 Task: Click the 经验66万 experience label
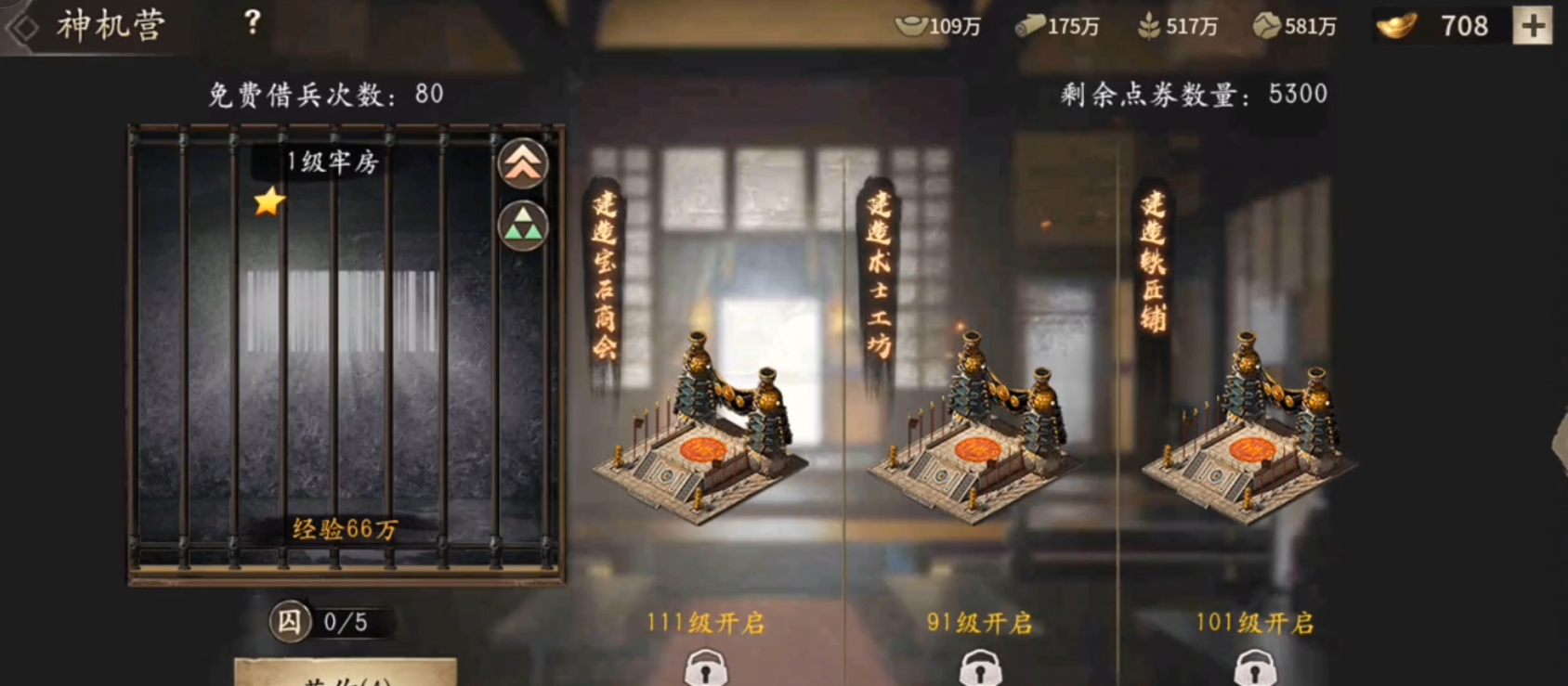[x=346, y=527]
